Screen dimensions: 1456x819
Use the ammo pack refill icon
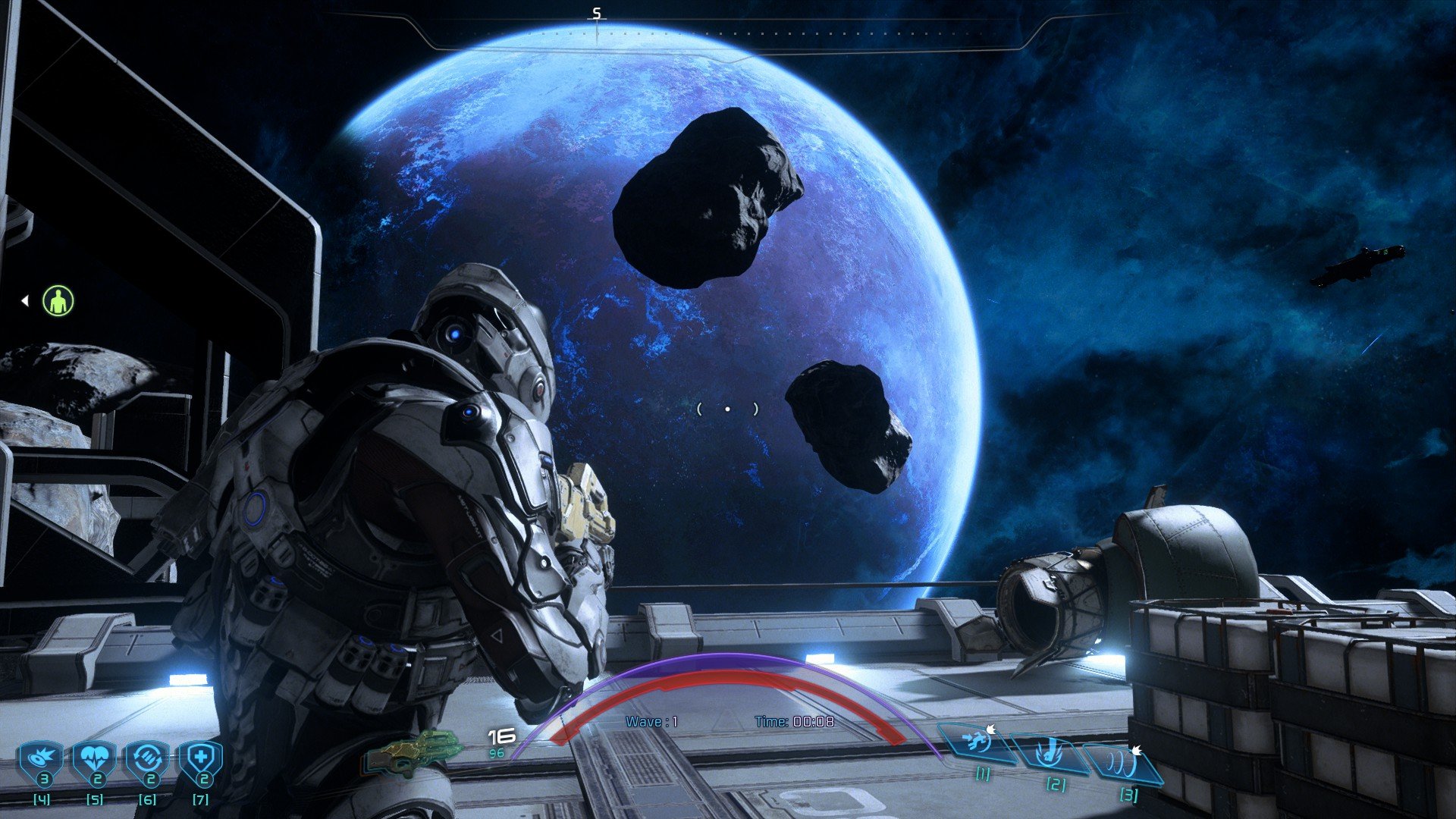coord(147,761)
